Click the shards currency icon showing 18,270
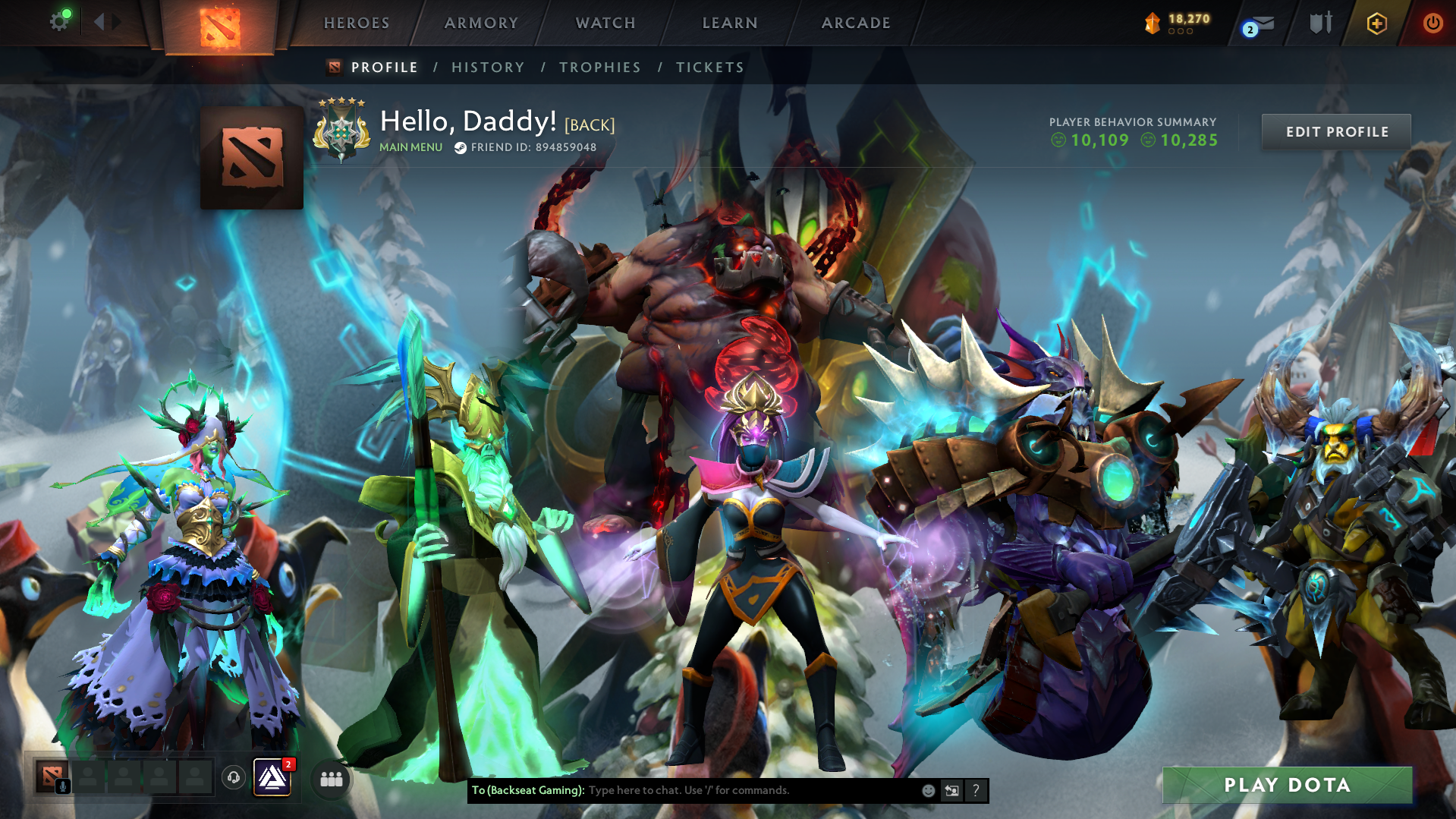 [x=1152, y=24]
